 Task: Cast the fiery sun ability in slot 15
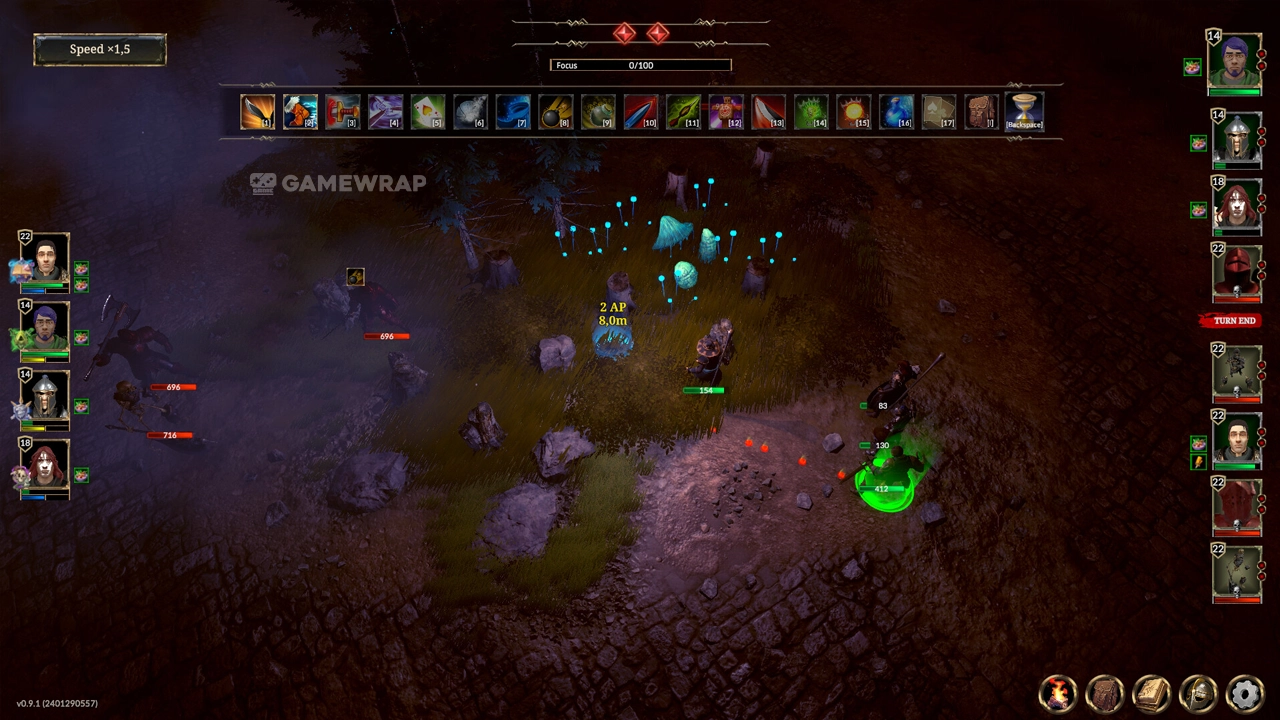[x=853, y=111]
